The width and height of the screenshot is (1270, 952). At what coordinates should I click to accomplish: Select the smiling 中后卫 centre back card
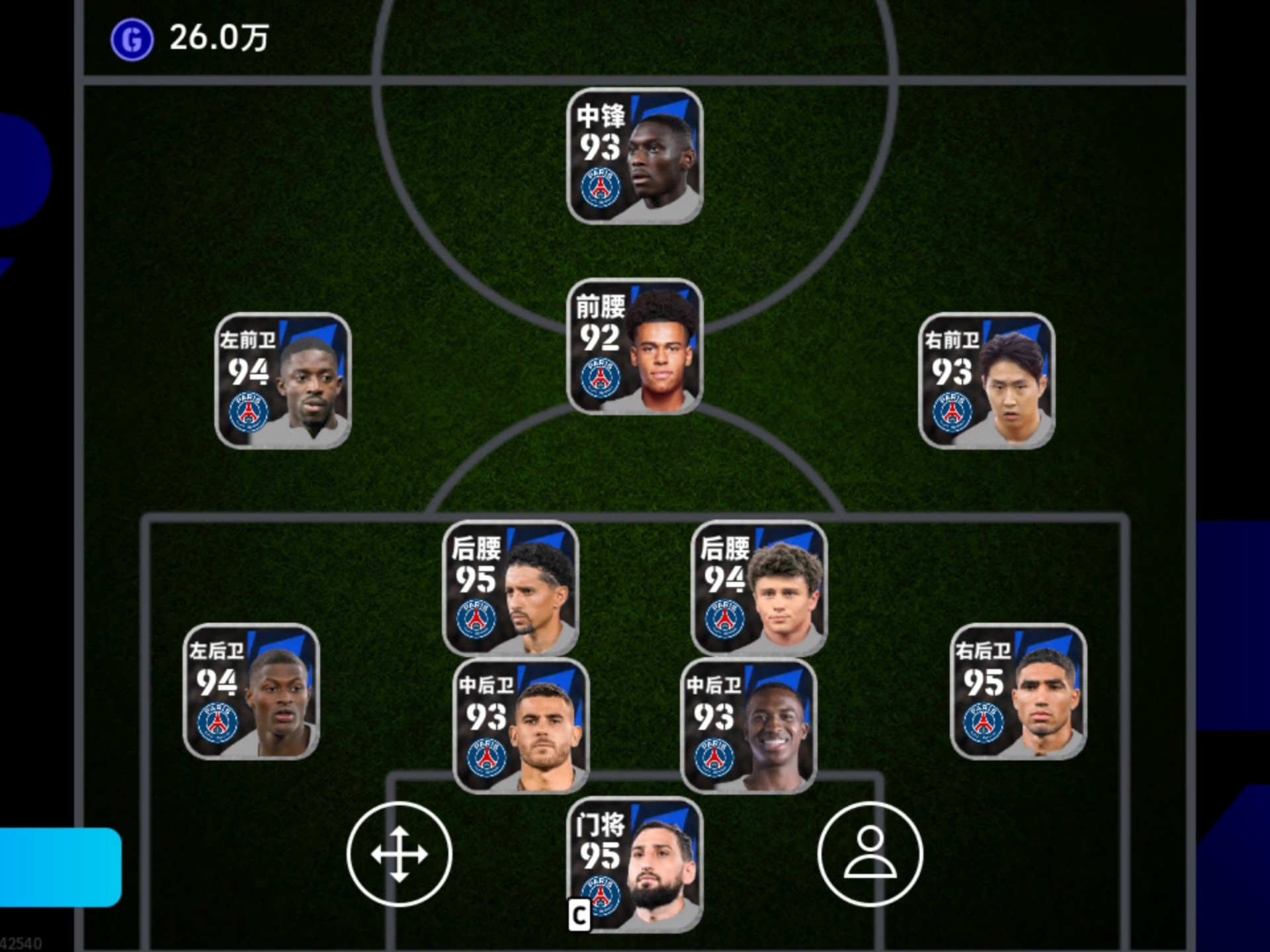coord(748,726)
